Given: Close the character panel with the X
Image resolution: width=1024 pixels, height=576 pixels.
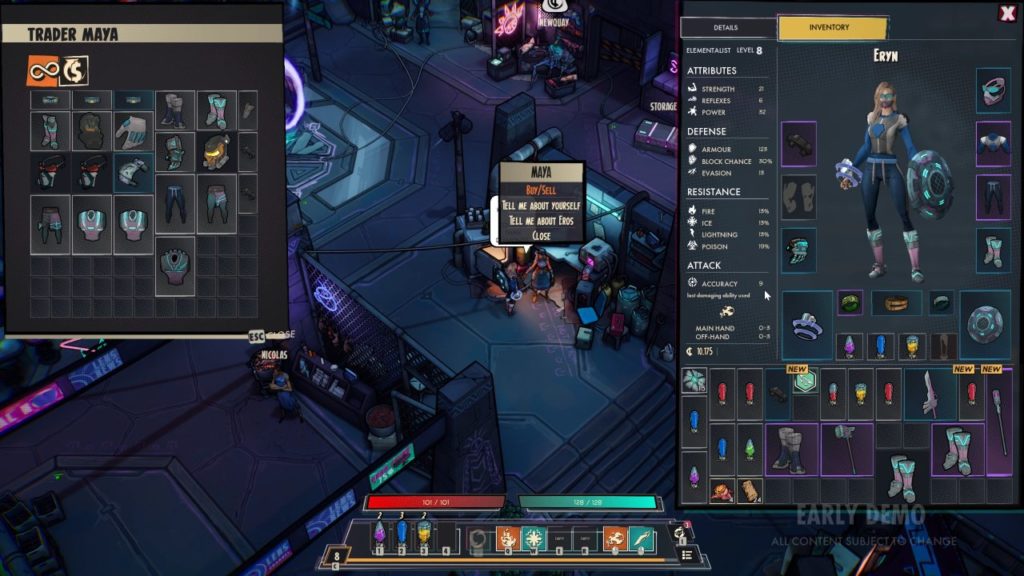Looking at the screenshot, I should pyautogui.click(x=1006, y=14).
